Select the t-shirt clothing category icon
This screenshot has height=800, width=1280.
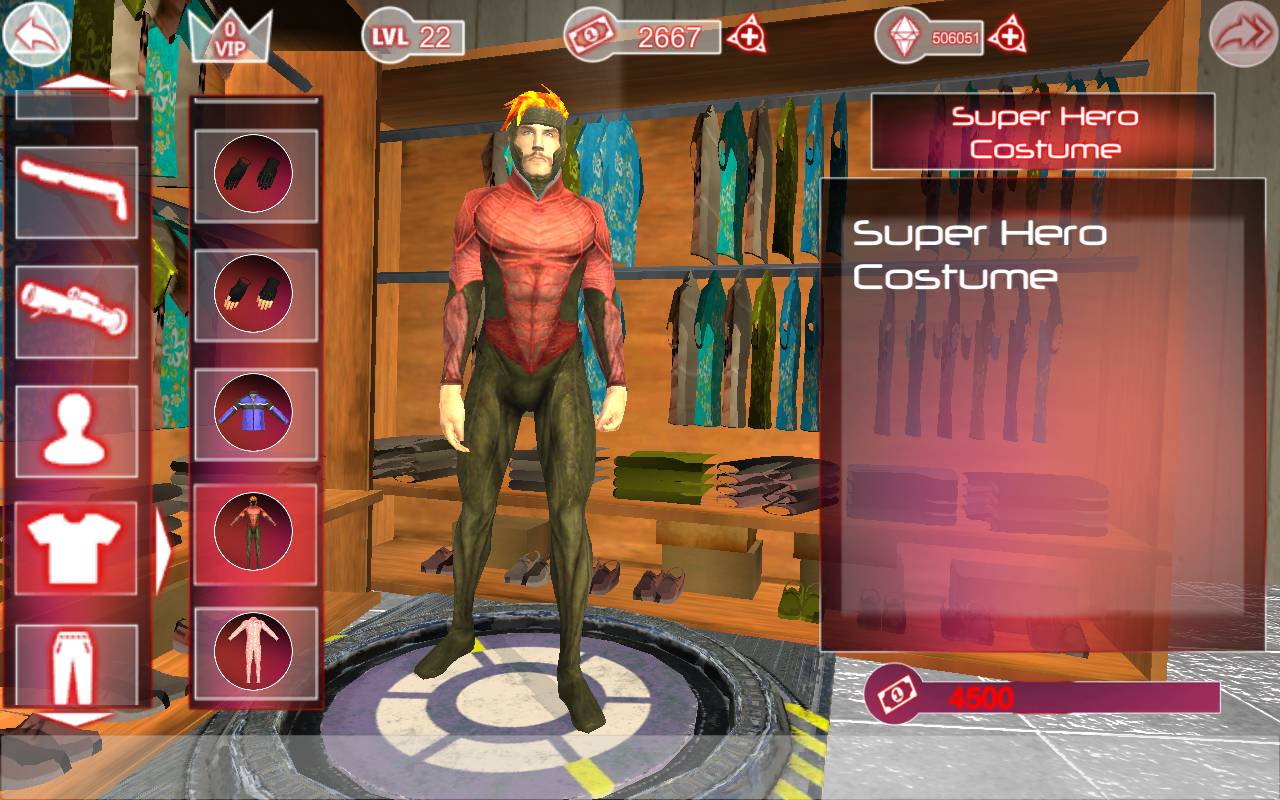[x=75, y=548]
